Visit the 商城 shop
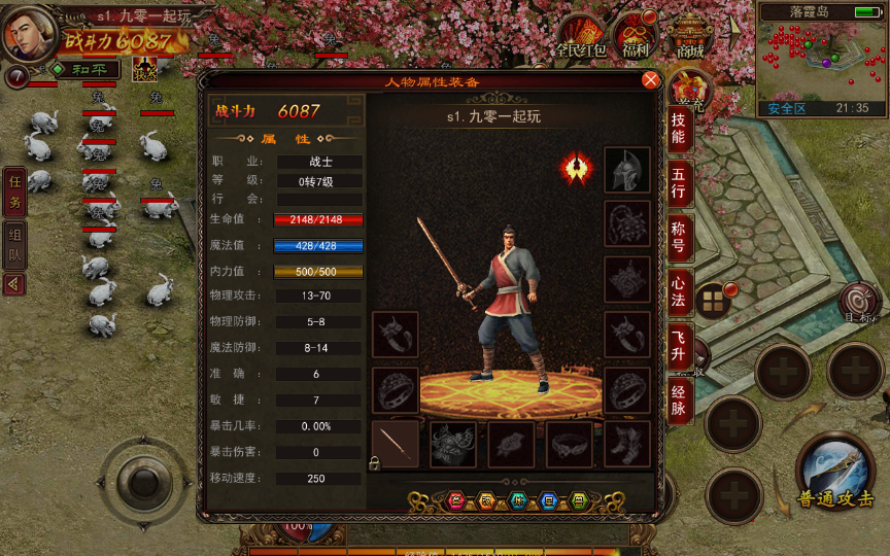This screenshot has width=890, height=556. [x=691, y=35]
